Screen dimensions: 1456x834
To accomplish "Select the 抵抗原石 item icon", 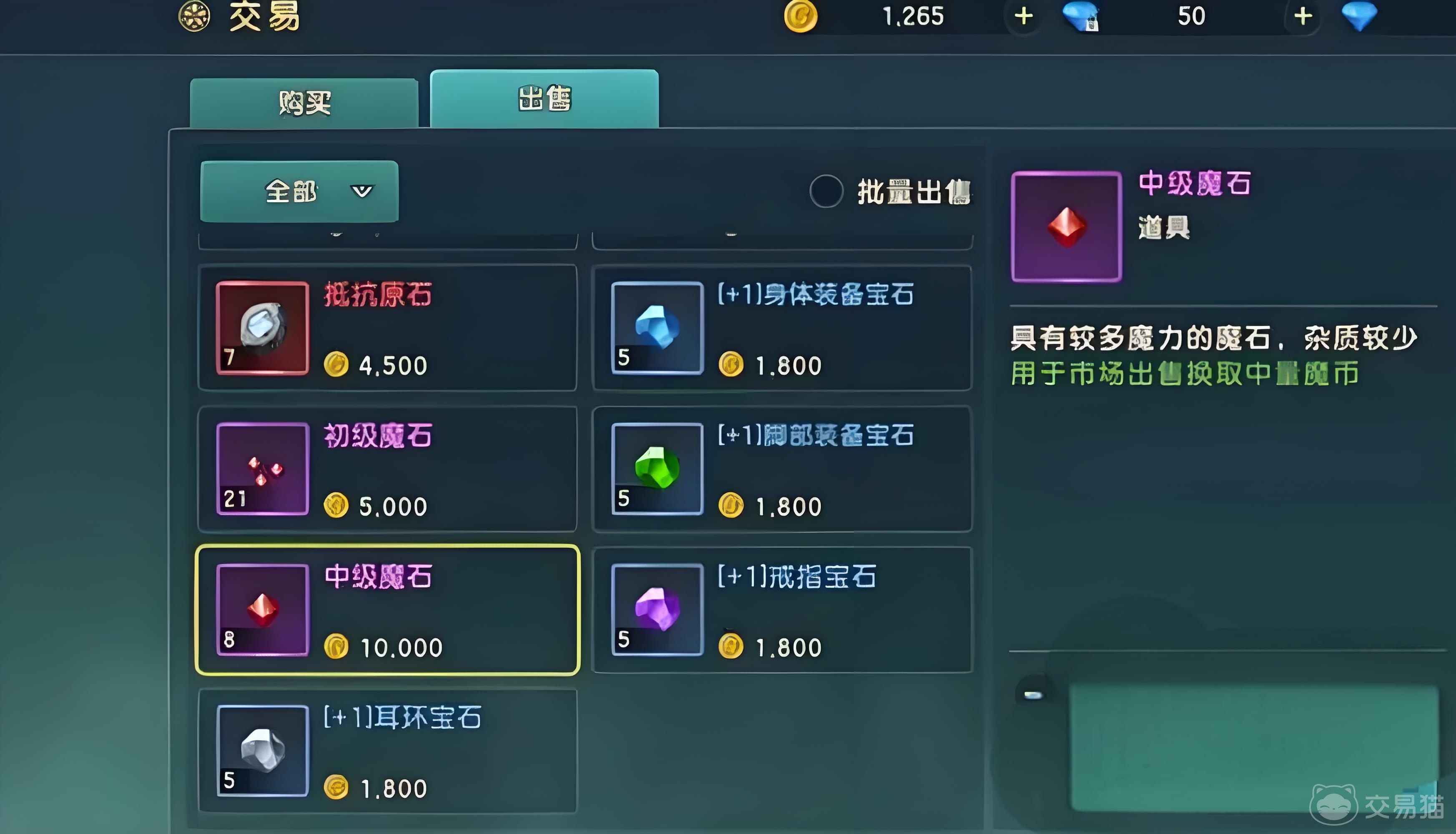I will pos(262,329).
